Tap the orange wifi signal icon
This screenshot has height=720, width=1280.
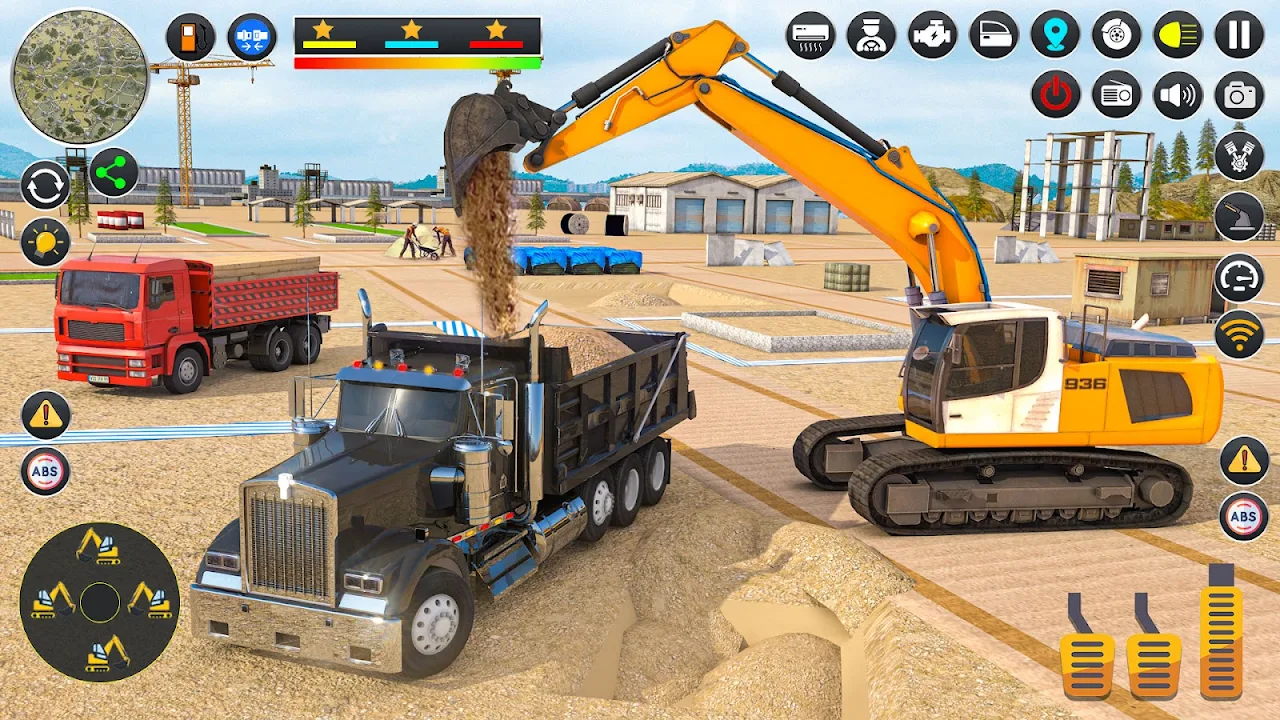coord(1239,334)
